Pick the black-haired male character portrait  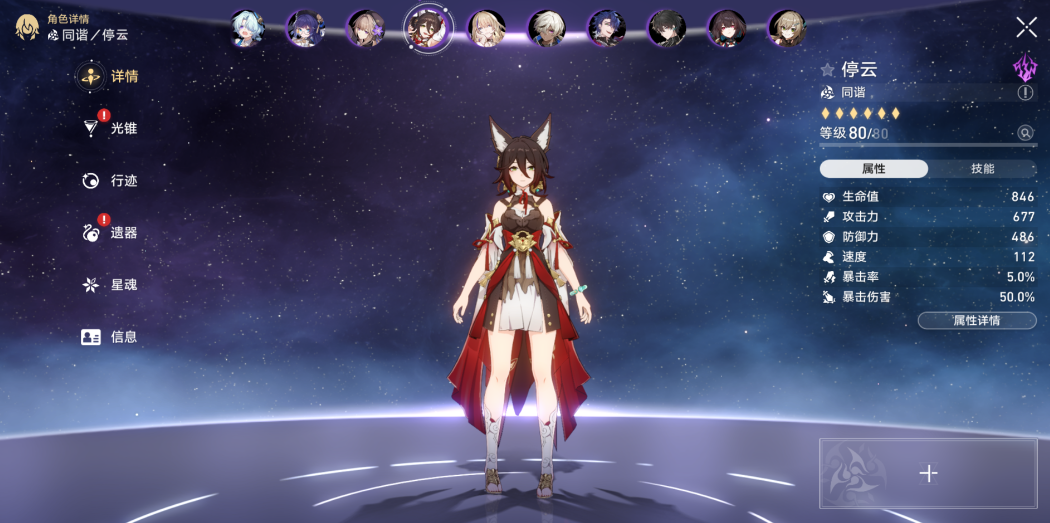(x=666, y=28)
